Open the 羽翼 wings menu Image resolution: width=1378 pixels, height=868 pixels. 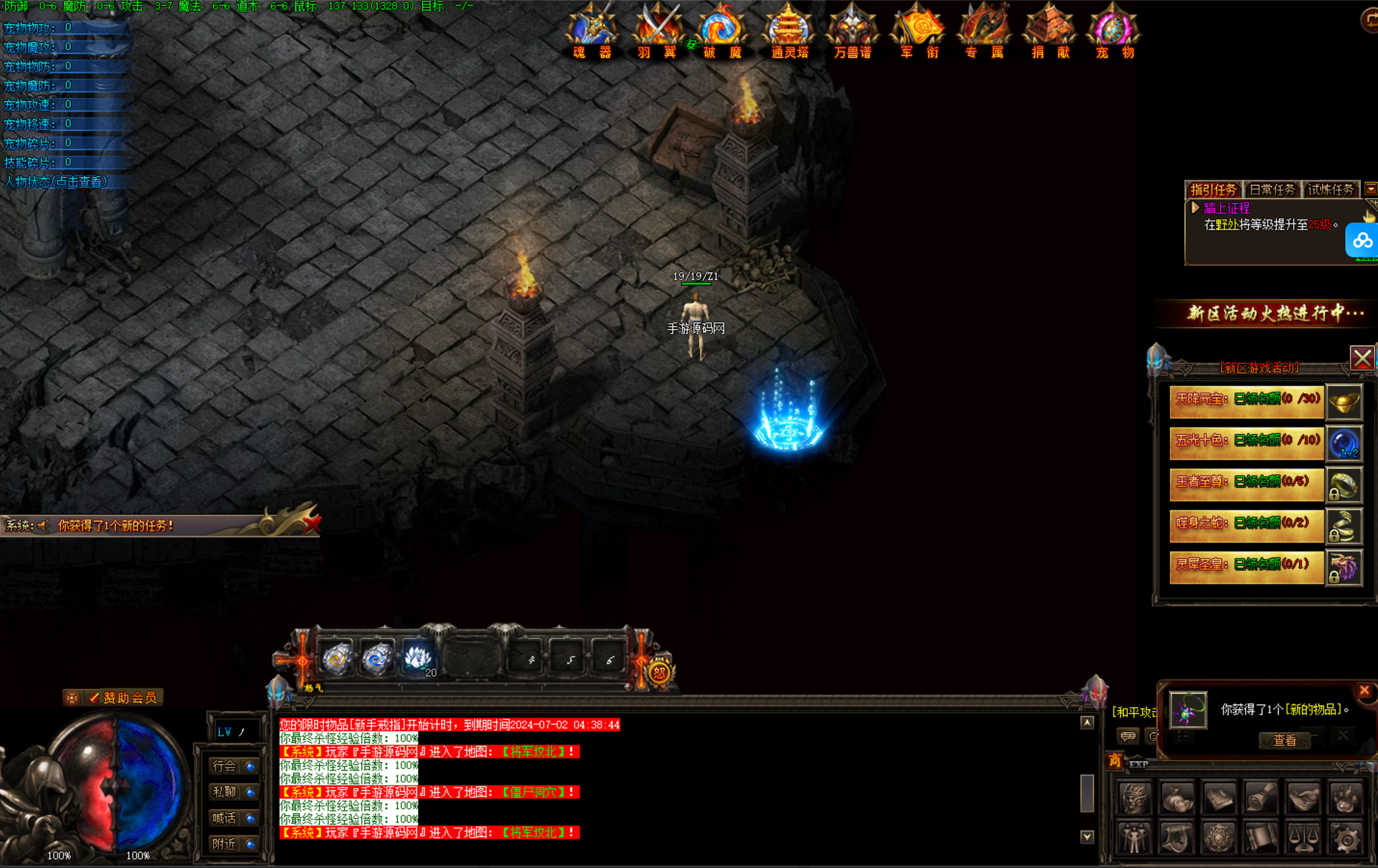(x=657, y=32)
